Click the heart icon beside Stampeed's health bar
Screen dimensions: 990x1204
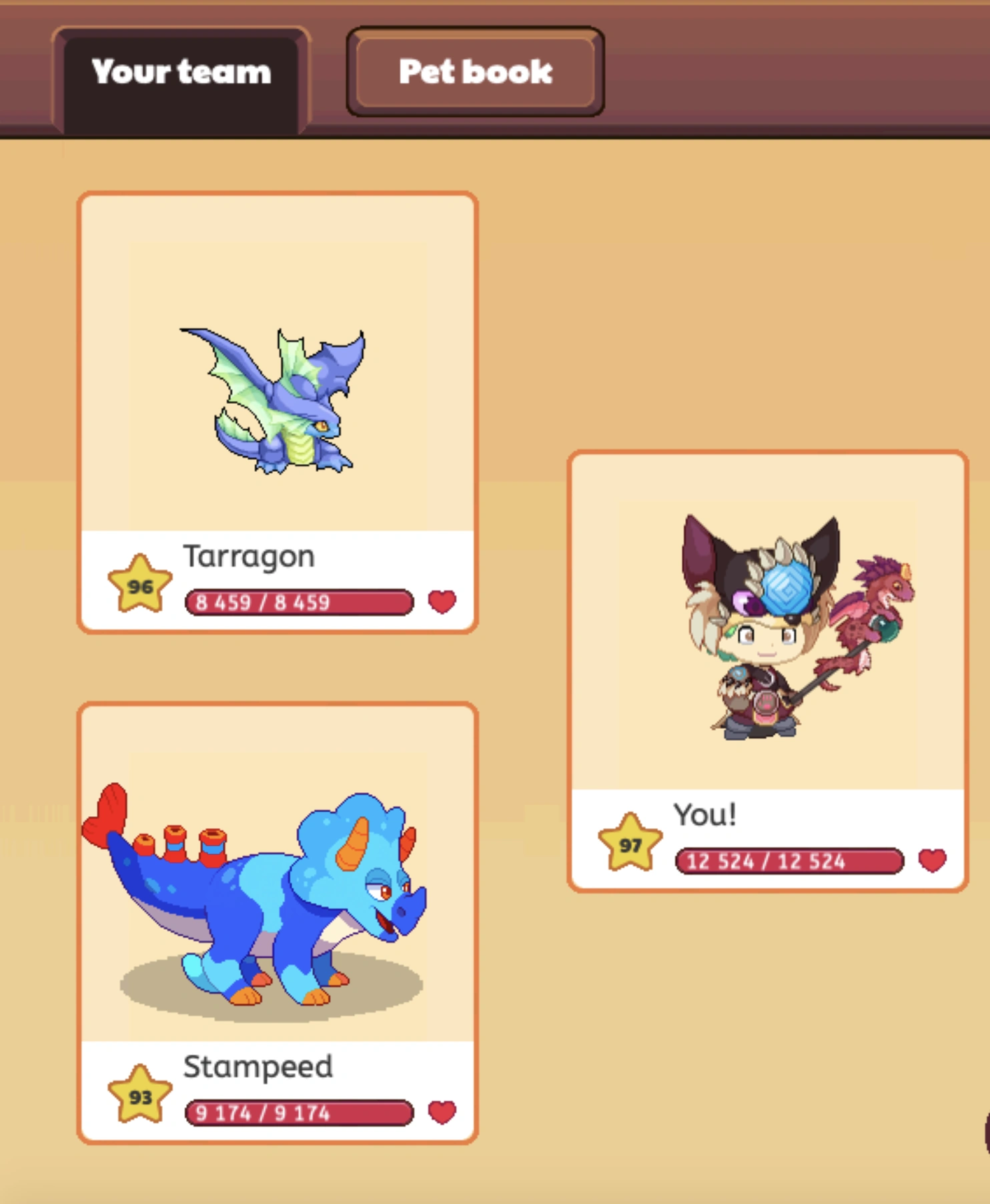tap(443, 1111)
